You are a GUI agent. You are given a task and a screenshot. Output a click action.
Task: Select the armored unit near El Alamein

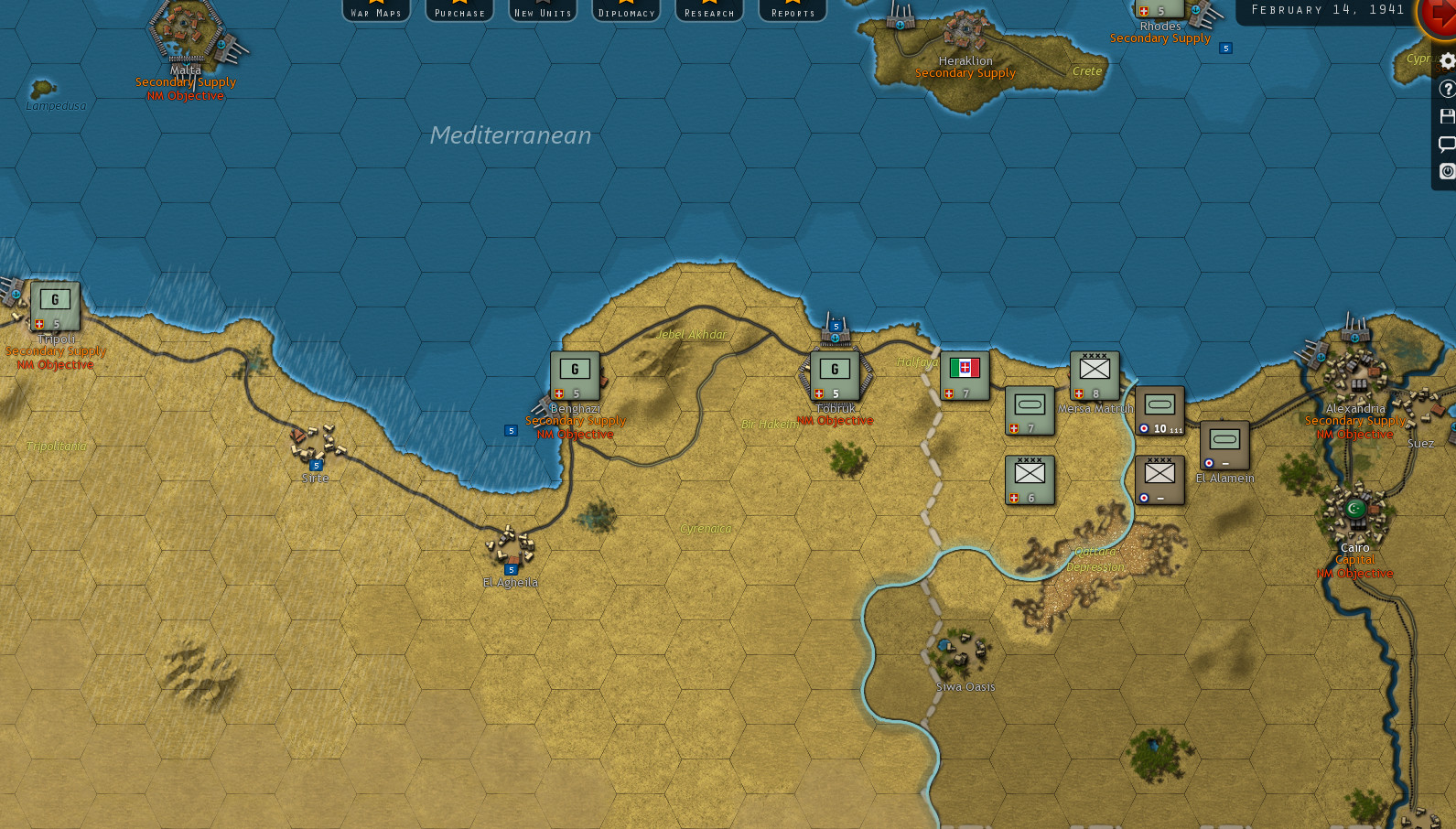[x=1224, y=444]
